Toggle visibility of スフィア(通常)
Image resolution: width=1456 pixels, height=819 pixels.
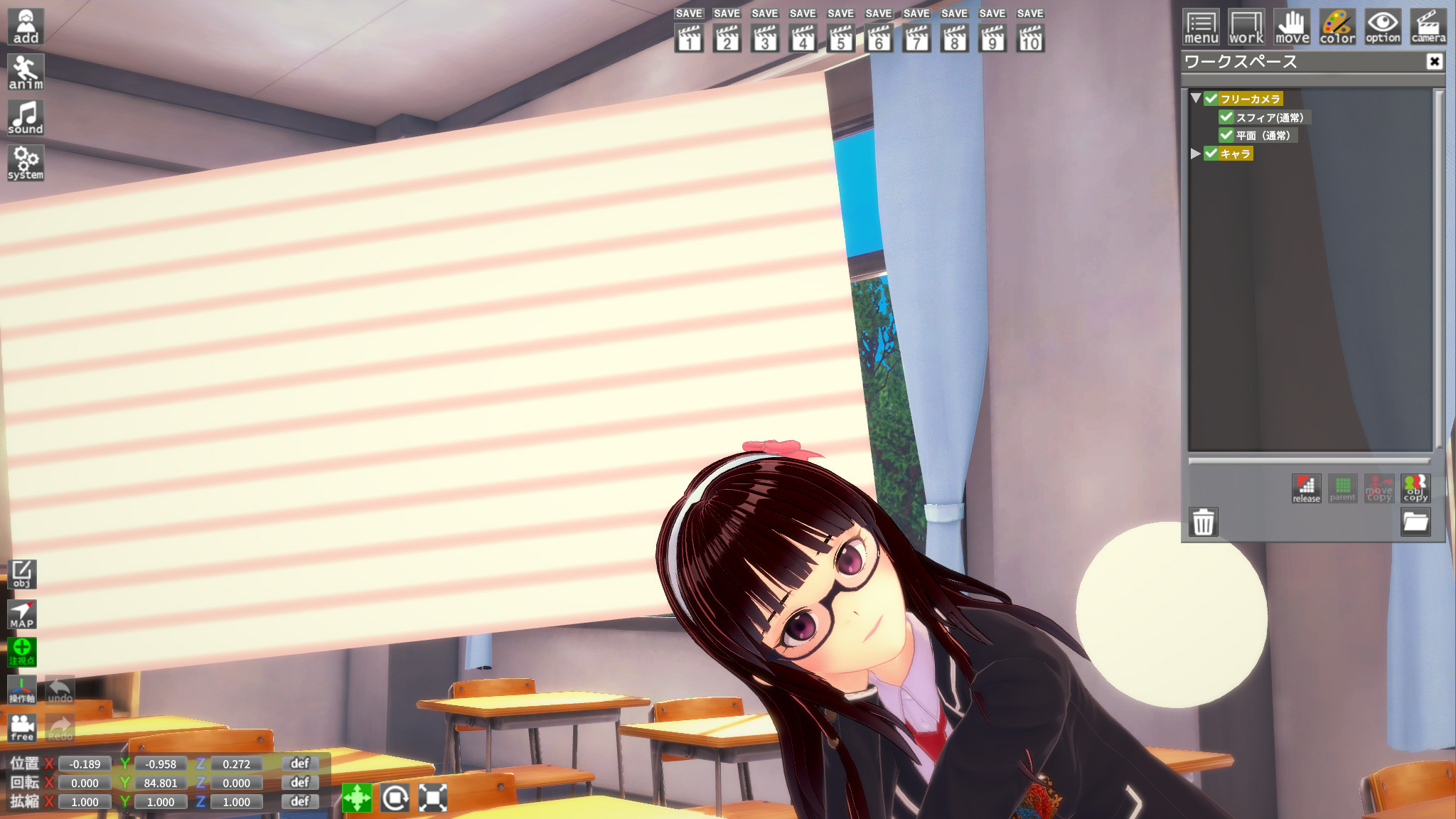click(x=1225, y=117)
